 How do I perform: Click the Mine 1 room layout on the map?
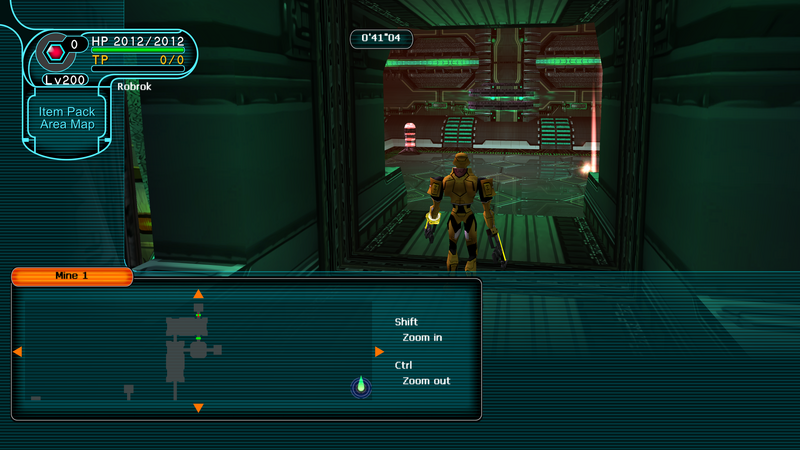[x=185, y=345]
